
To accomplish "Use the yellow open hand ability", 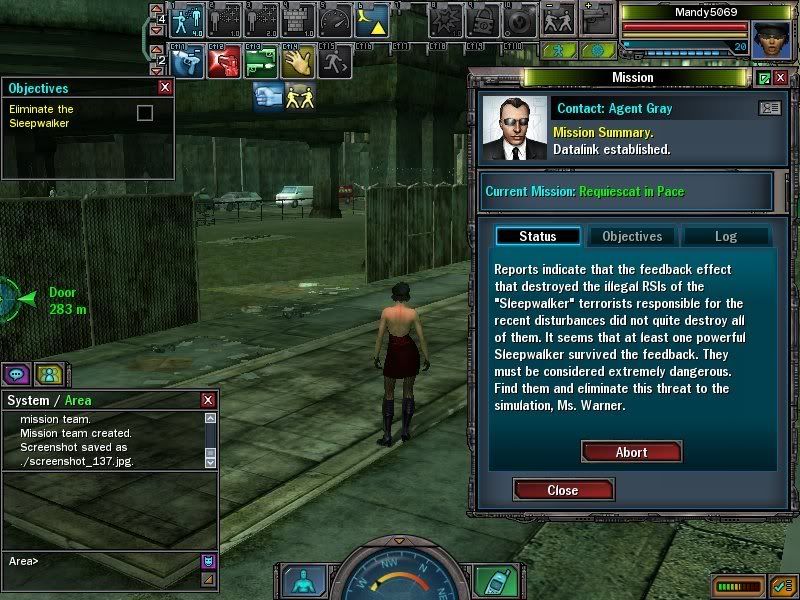I will click(x=296, y=61).
